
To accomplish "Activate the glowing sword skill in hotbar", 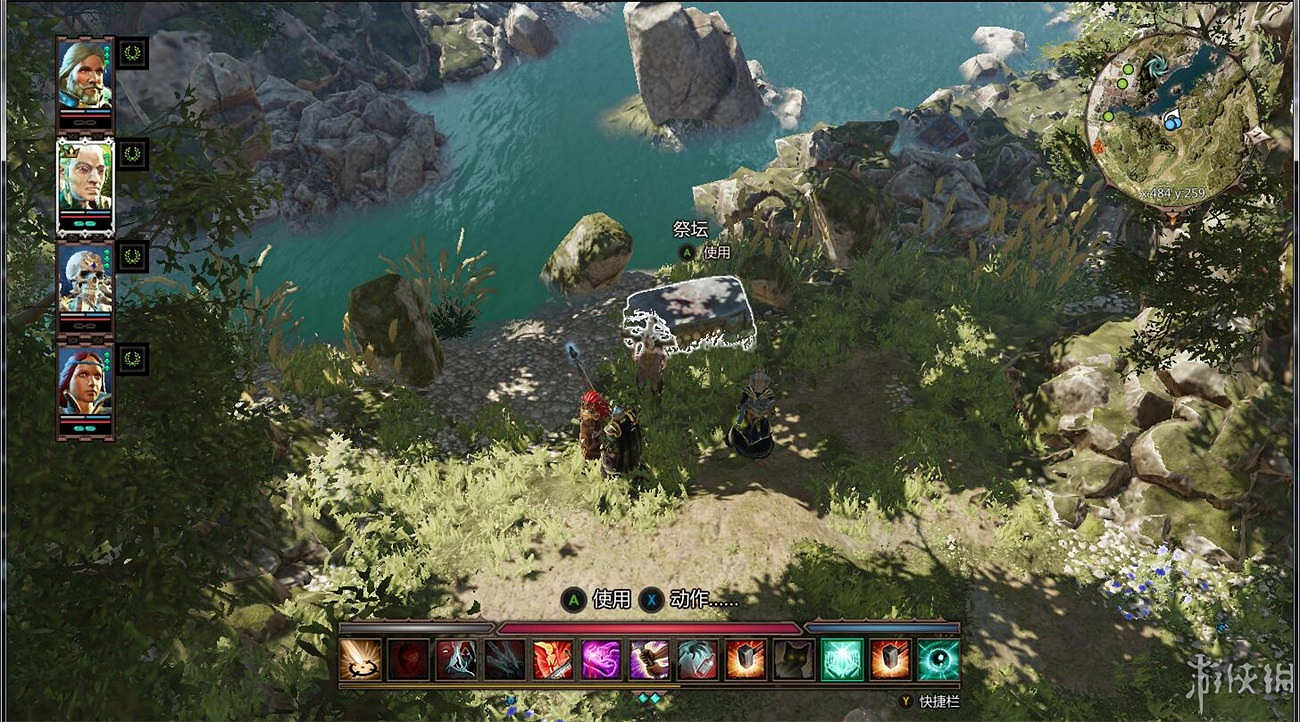I will [x=360, y=660].
